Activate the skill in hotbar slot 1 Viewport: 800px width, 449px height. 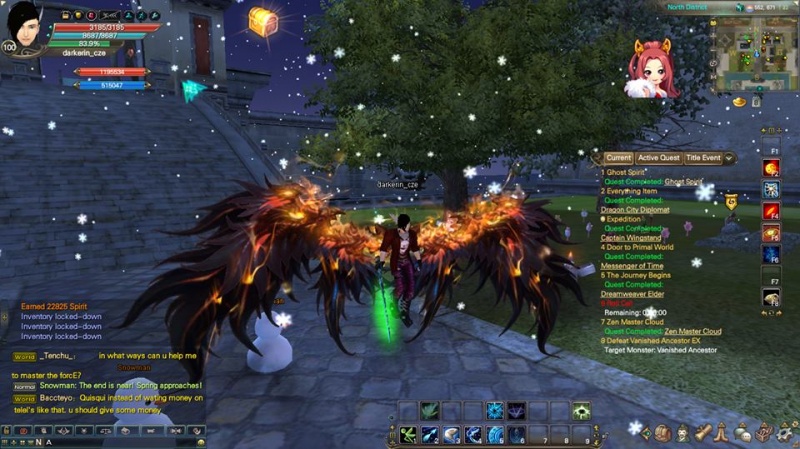point(408,435)
